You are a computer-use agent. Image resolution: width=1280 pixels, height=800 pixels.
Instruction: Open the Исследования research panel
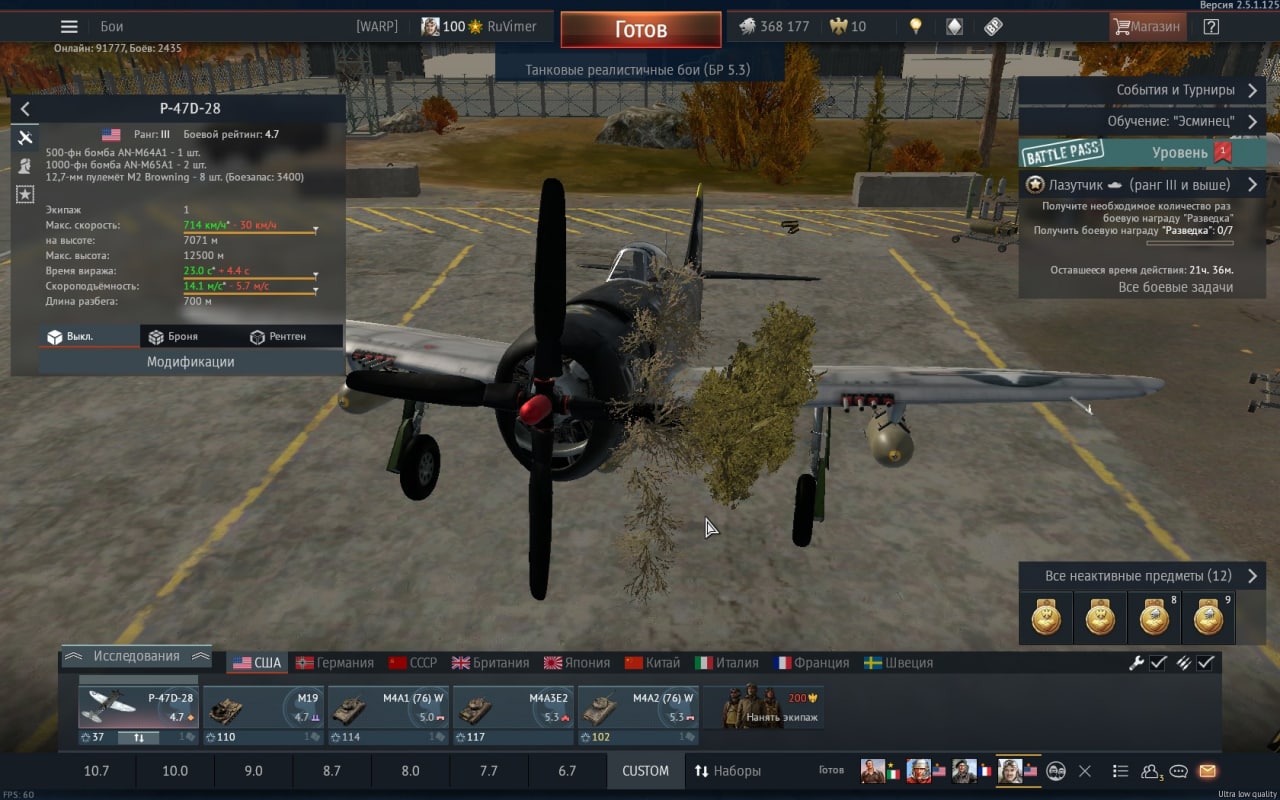[136, 657]
